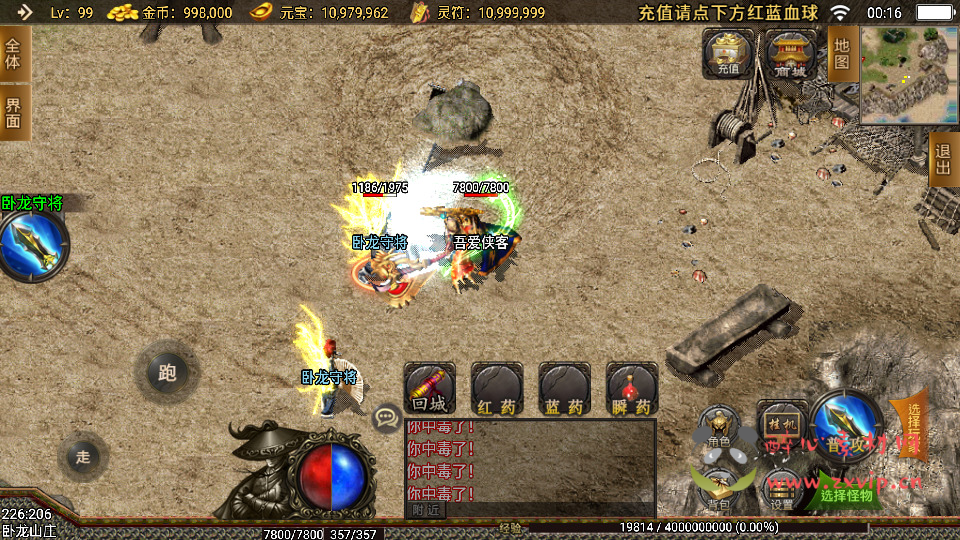
Task: Select the 界面 tab
Action: [13, 112]
